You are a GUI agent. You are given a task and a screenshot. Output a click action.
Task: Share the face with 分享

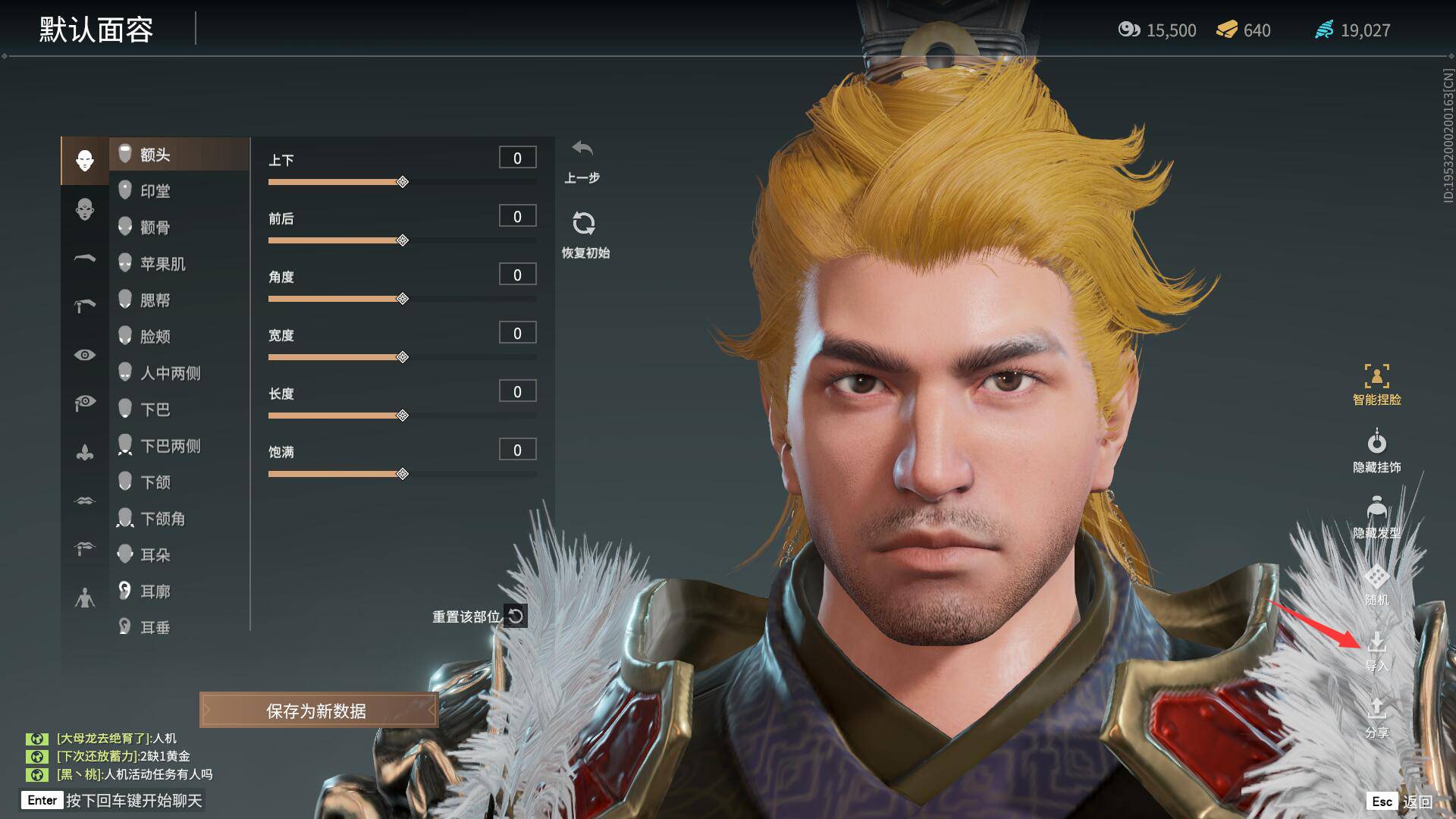(x=1376, y=717)
